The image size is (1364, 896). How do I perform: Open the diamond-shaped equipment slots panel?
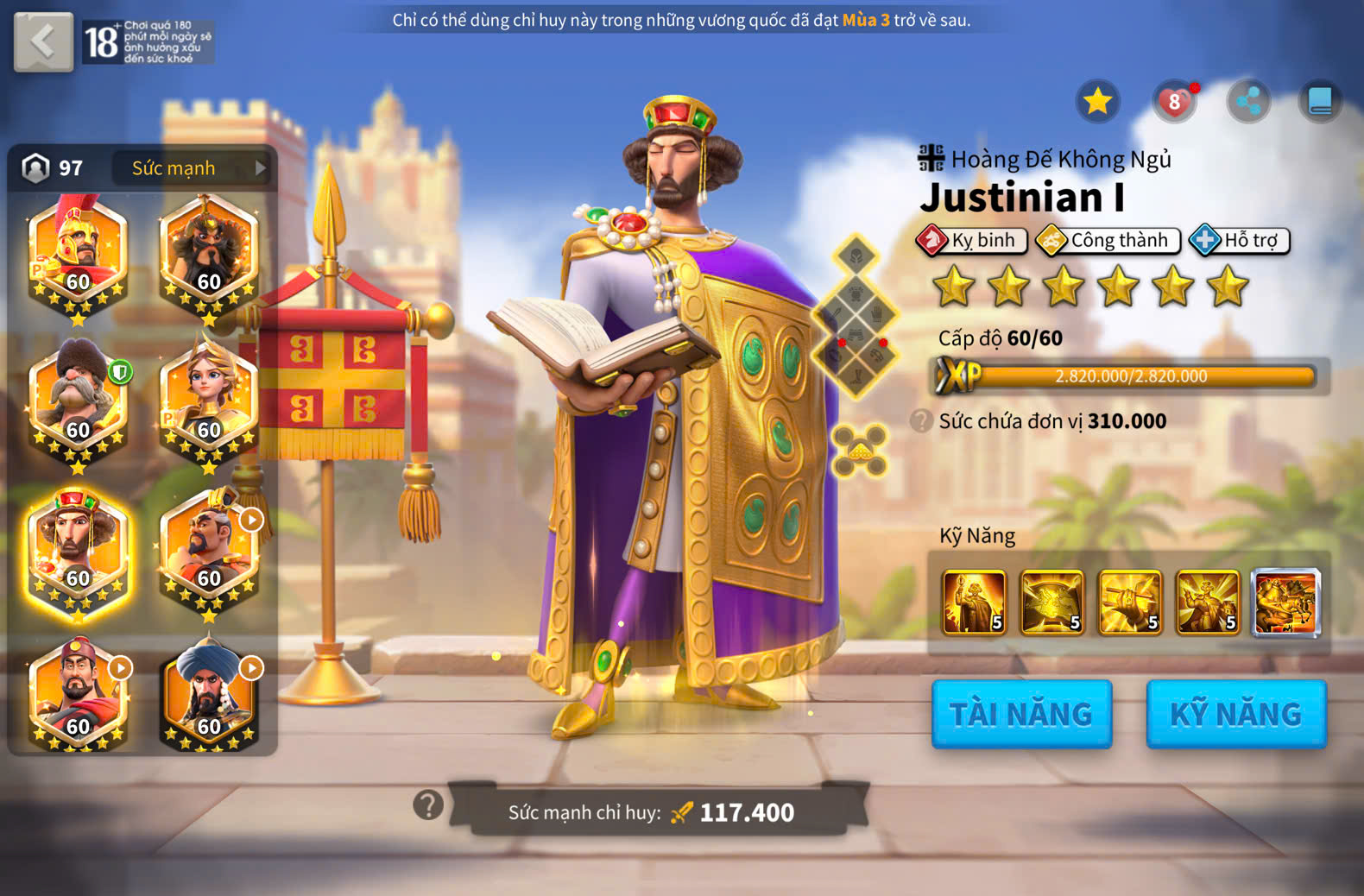tap(856, 316)
